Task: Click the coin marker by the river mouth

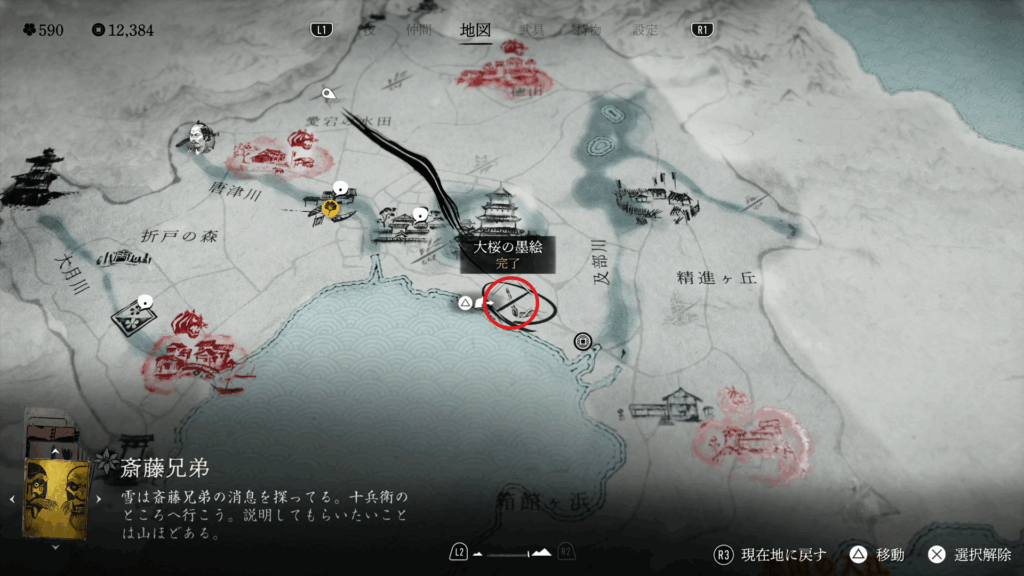Action: click(x=582, y=341)
